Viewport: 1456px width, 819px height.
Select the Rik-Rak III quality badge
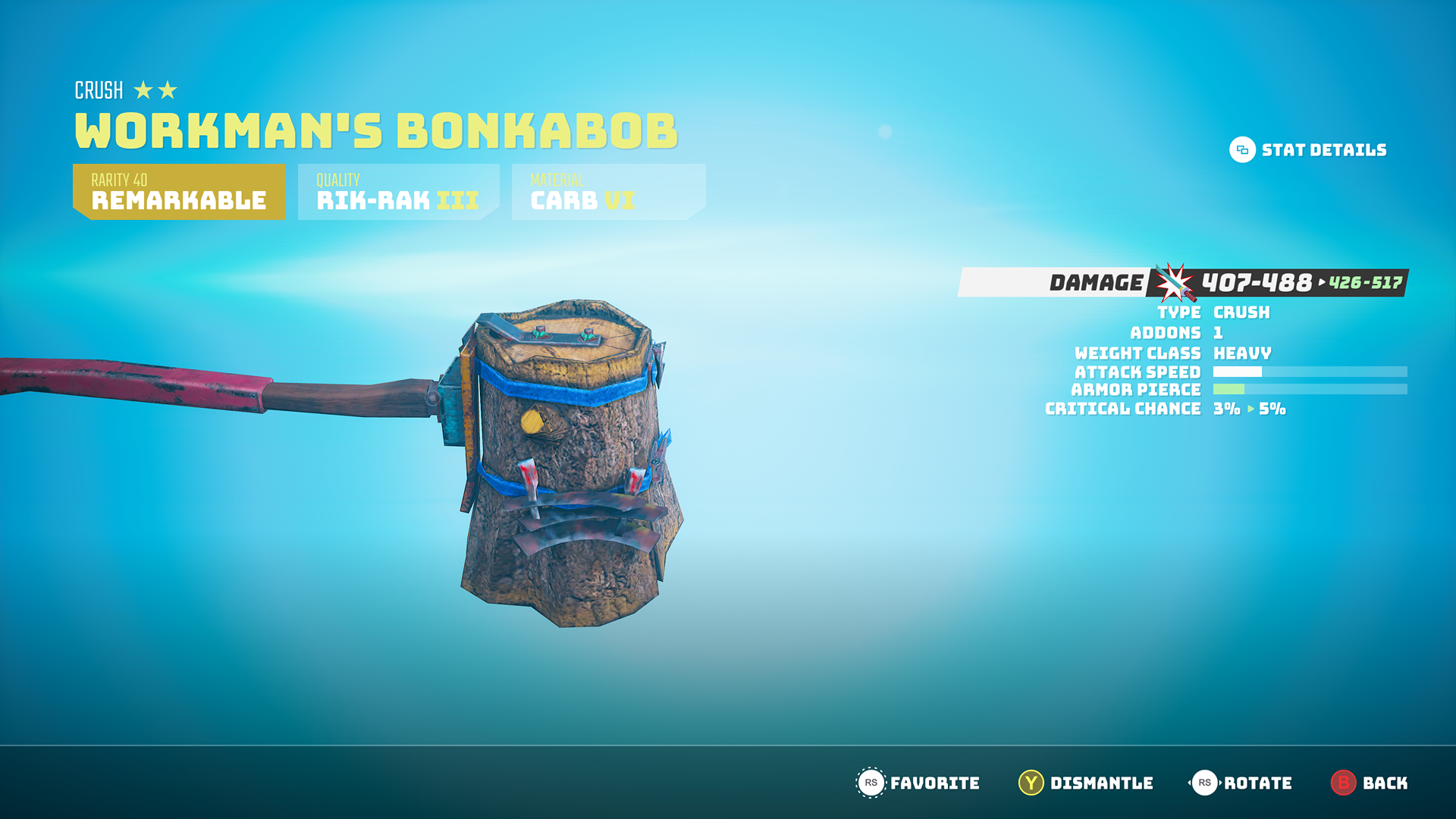pos(398,192)
